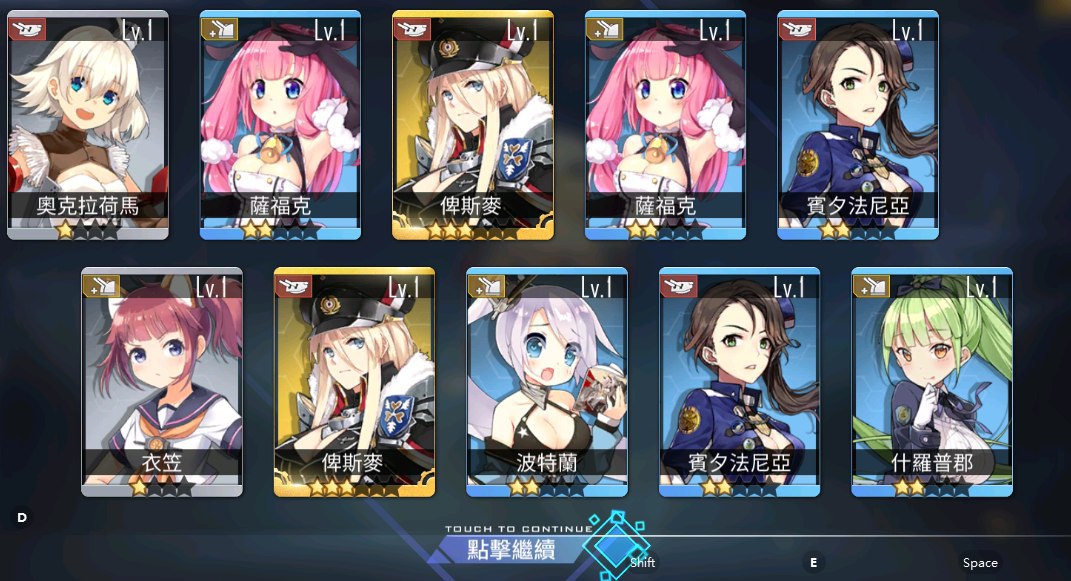
Task: View the 波特蘭 ship card
Action: pyautogui.click(x=546, y=381)
